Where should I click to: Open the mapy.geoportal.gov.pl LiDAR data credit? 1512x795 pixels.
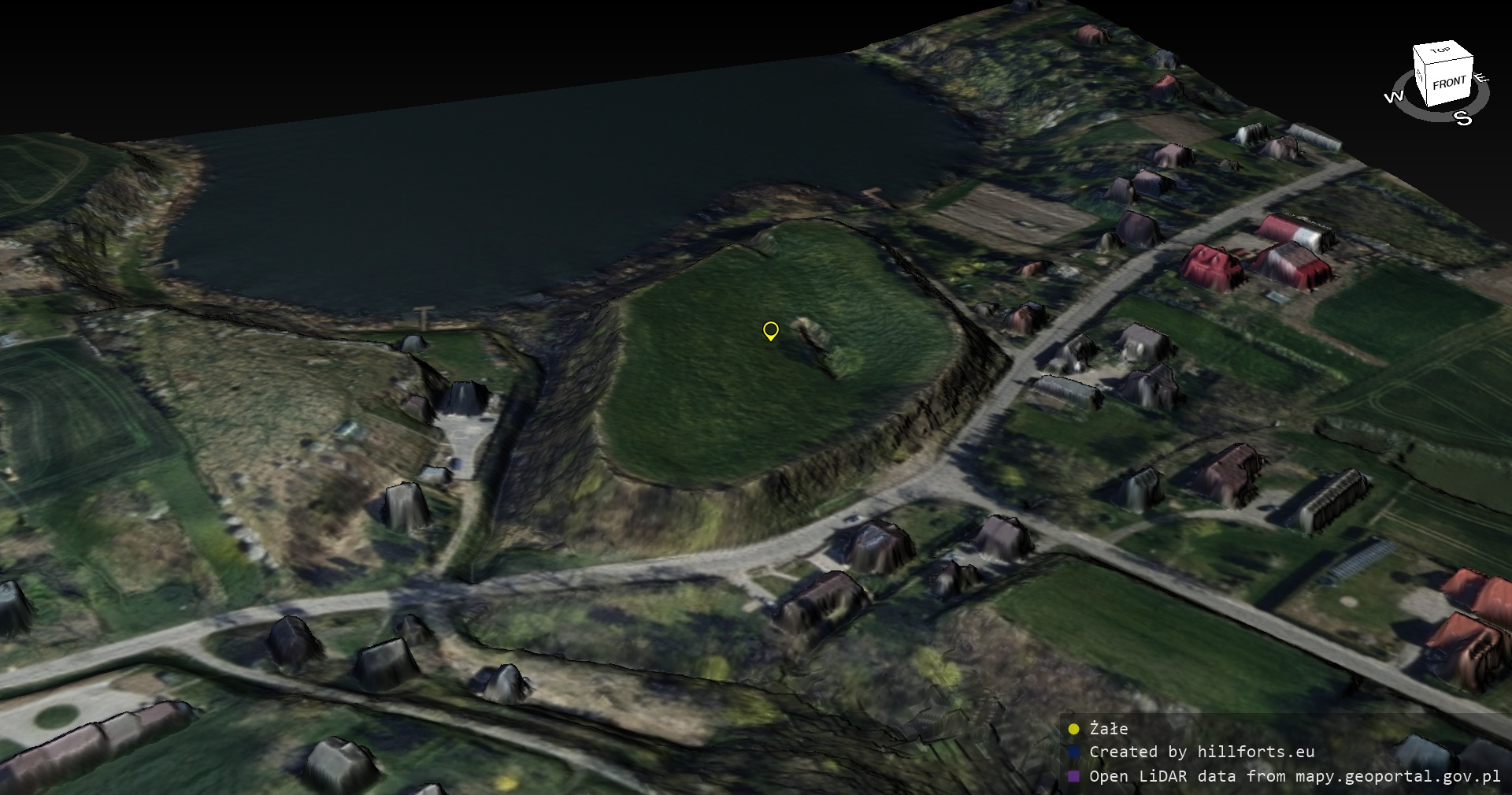1294,776
